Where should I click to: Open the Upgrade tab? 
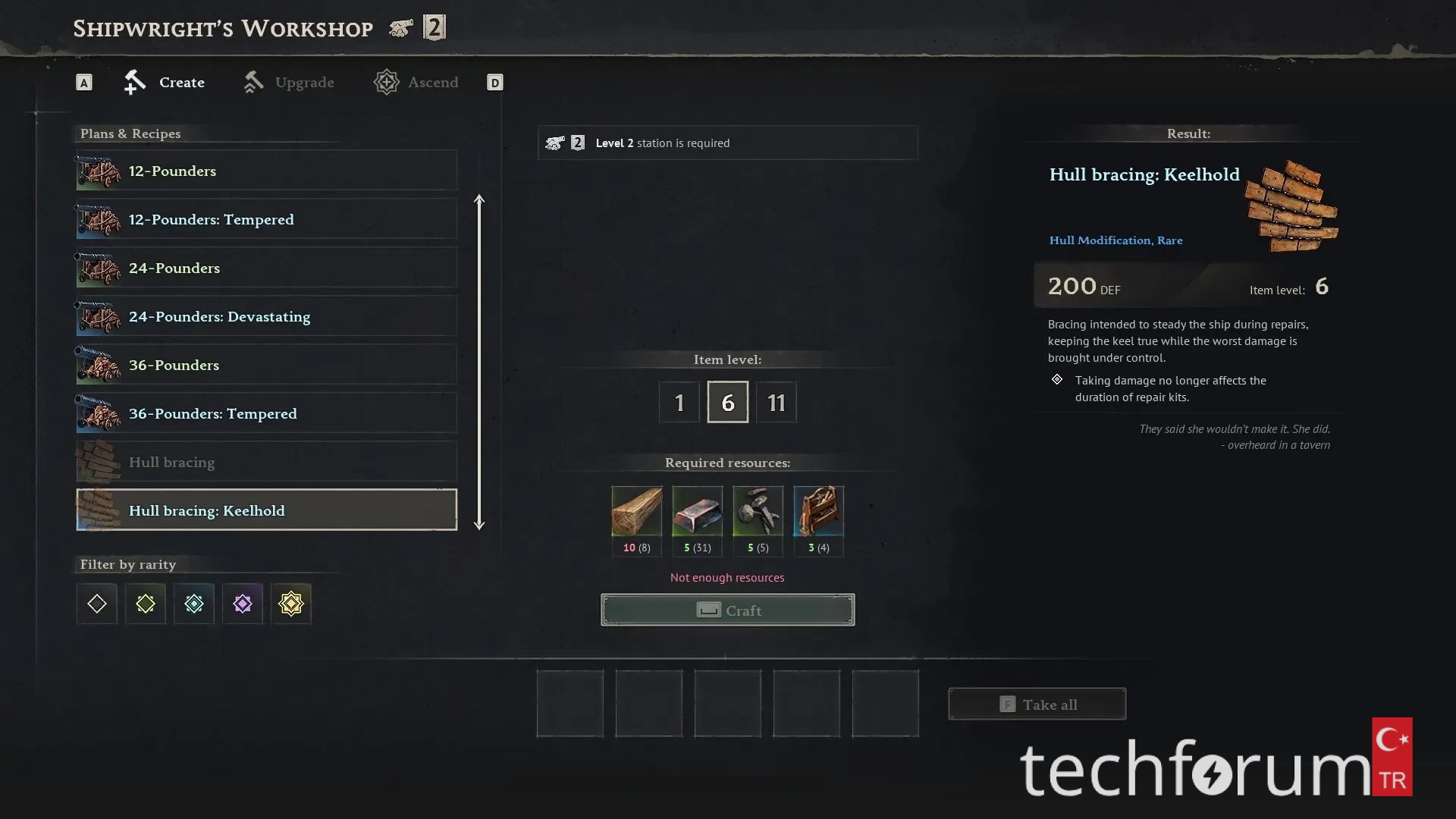click(289, 82)
